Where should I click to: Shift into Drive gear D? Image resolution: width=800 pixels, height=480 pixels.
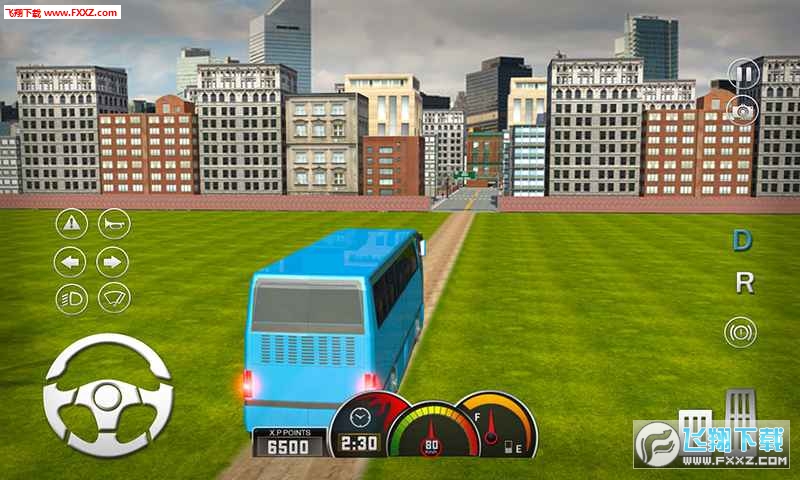point(742,240)
